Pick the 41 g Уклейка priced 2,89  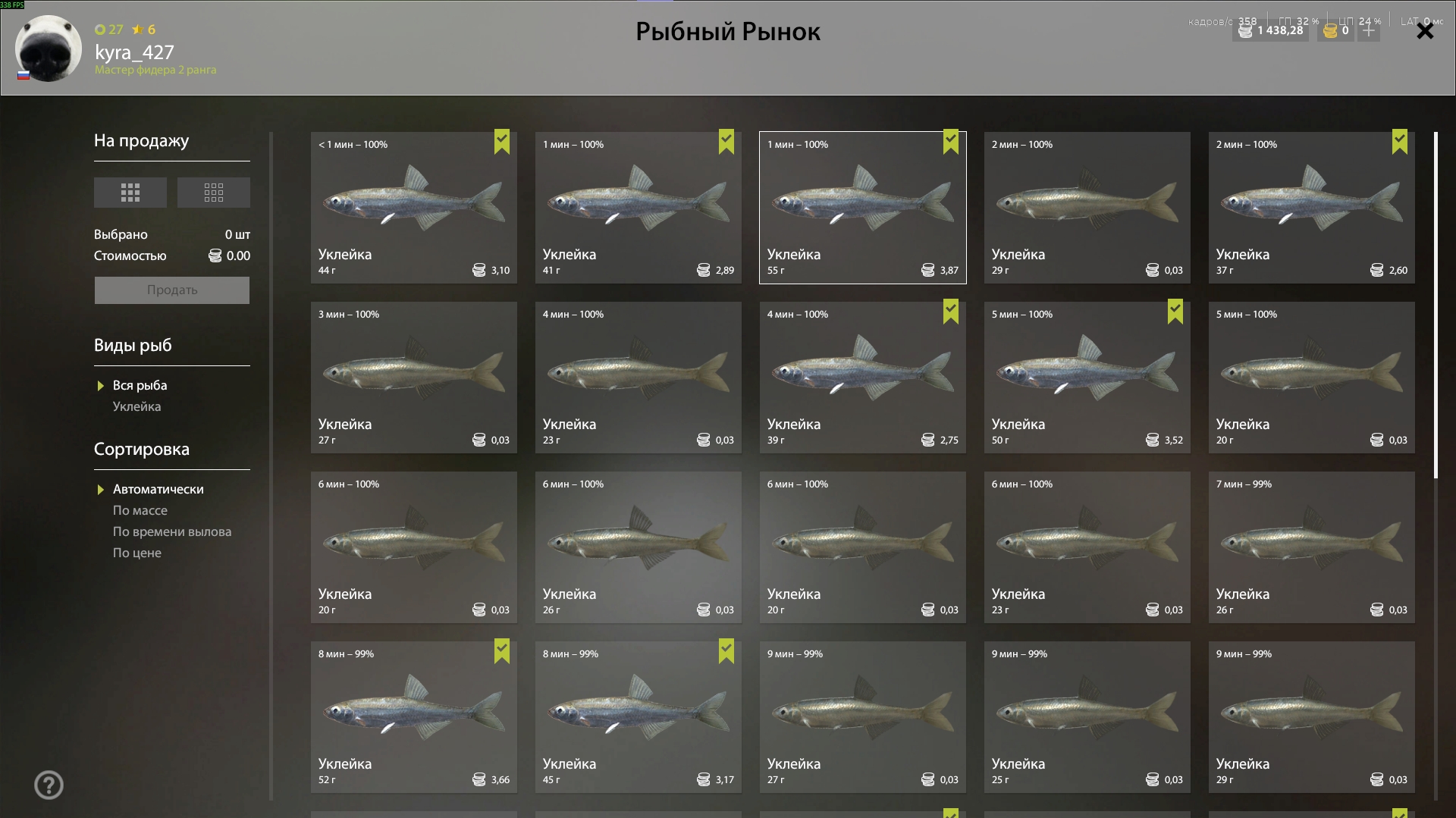click(638, 208)
